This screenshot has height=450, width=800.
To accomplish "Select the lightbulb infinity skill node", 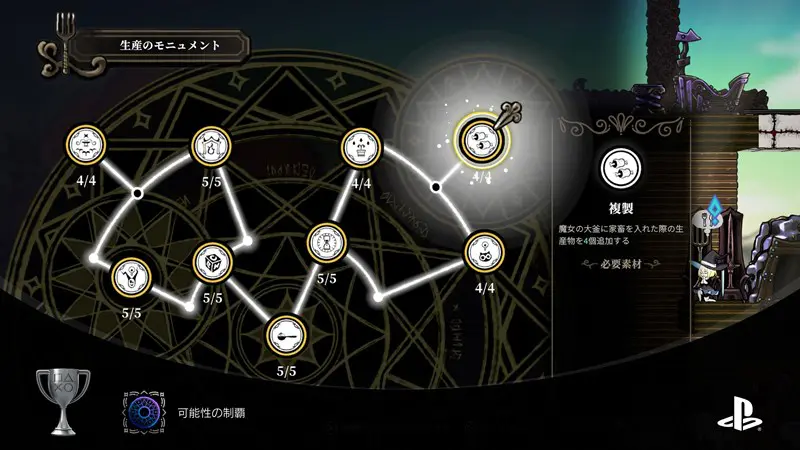I will 485,252.
